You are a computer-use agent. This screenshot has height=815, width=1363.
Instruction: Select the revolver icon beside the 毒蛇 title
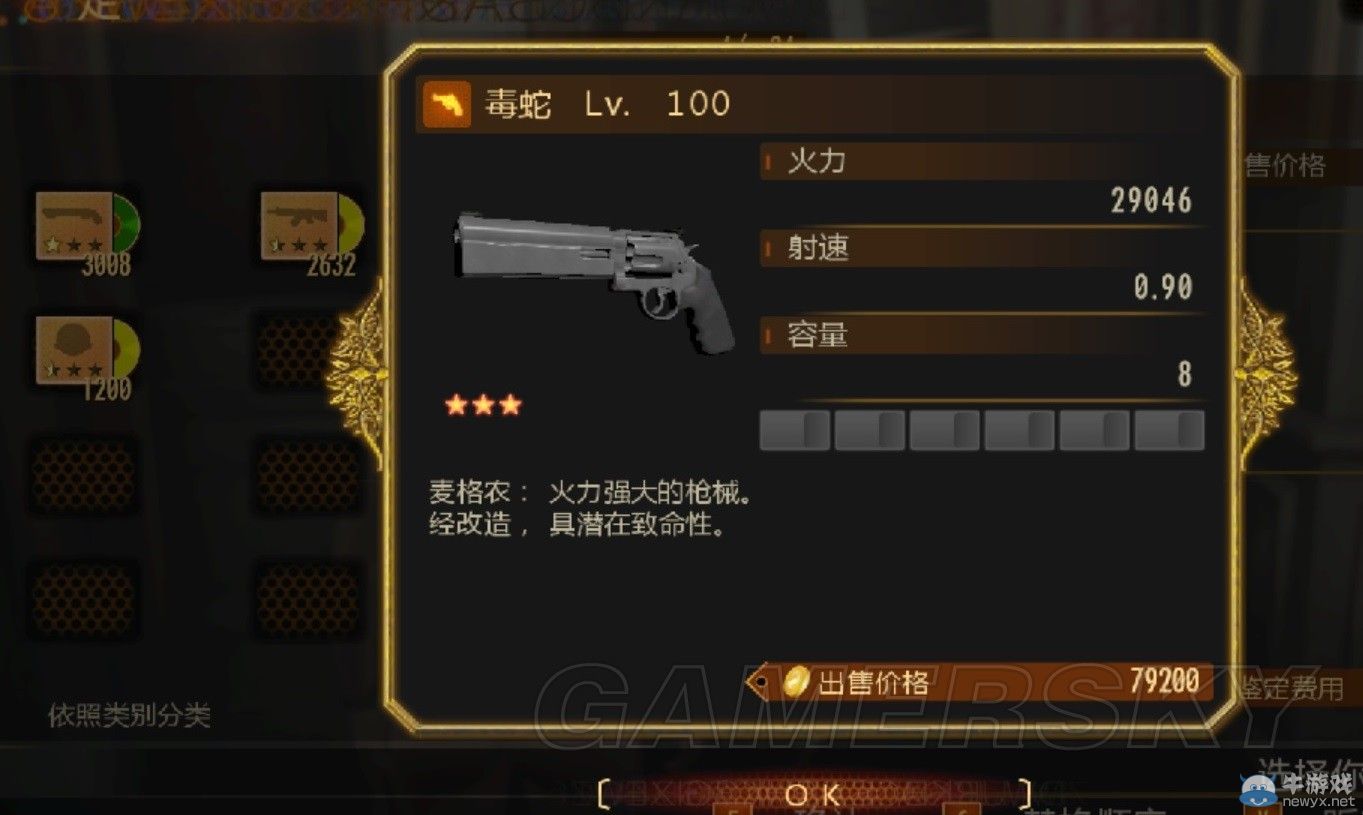pos(446,102)
